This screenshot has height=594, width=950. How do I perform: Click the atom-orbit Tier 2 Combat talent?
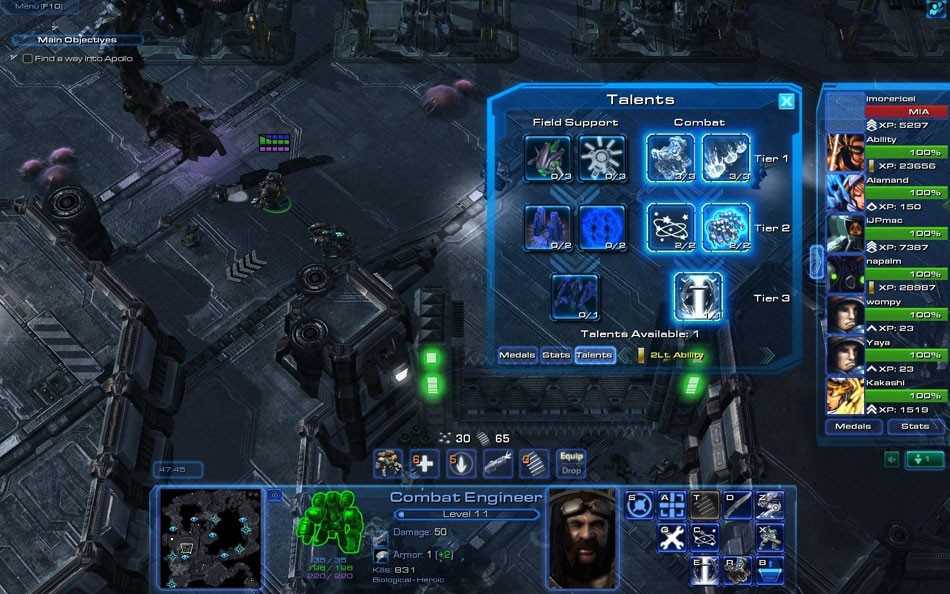[x=670, y=228]
